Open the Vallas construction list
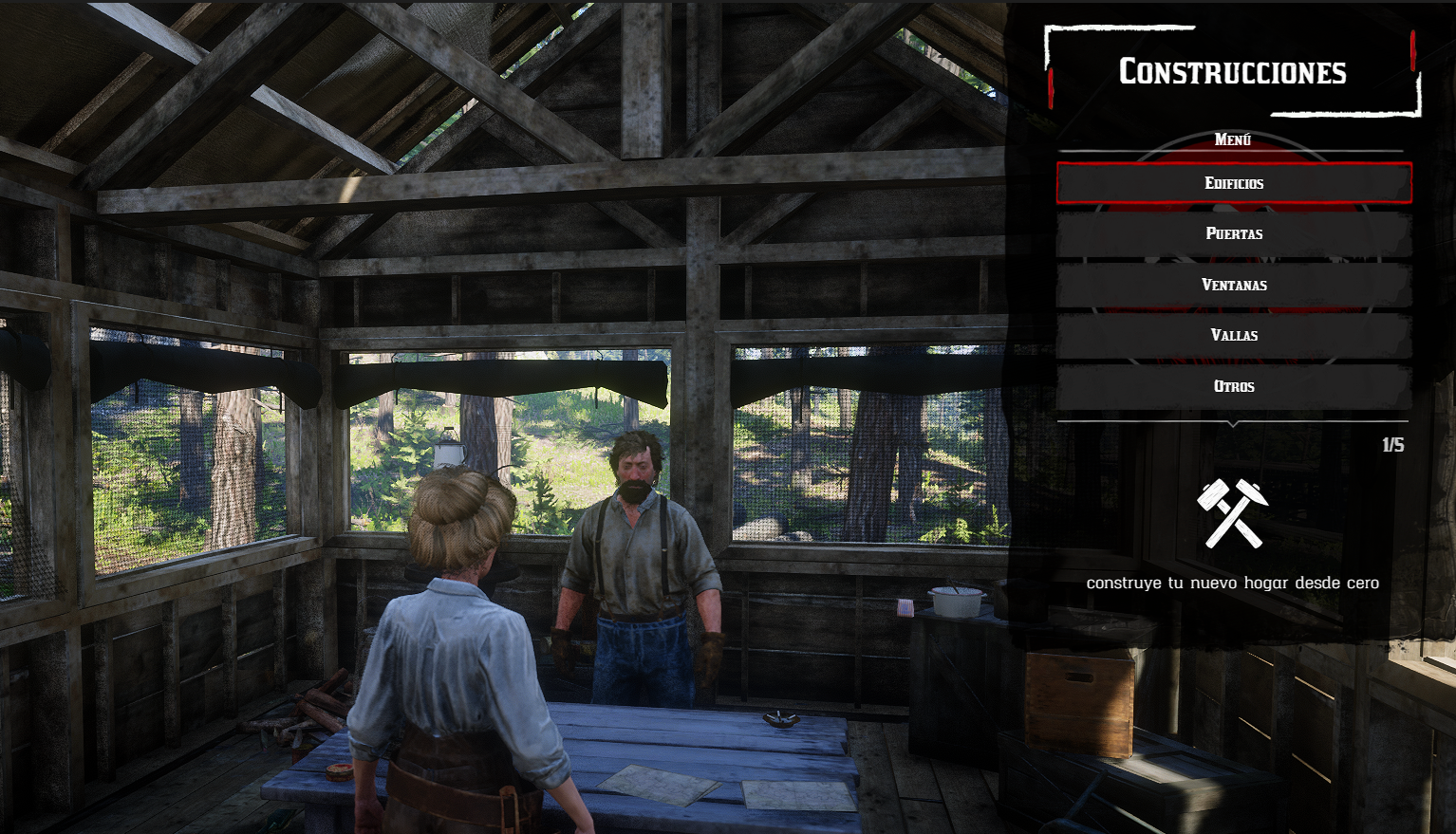The image size is (1456, 834). 1234,335
